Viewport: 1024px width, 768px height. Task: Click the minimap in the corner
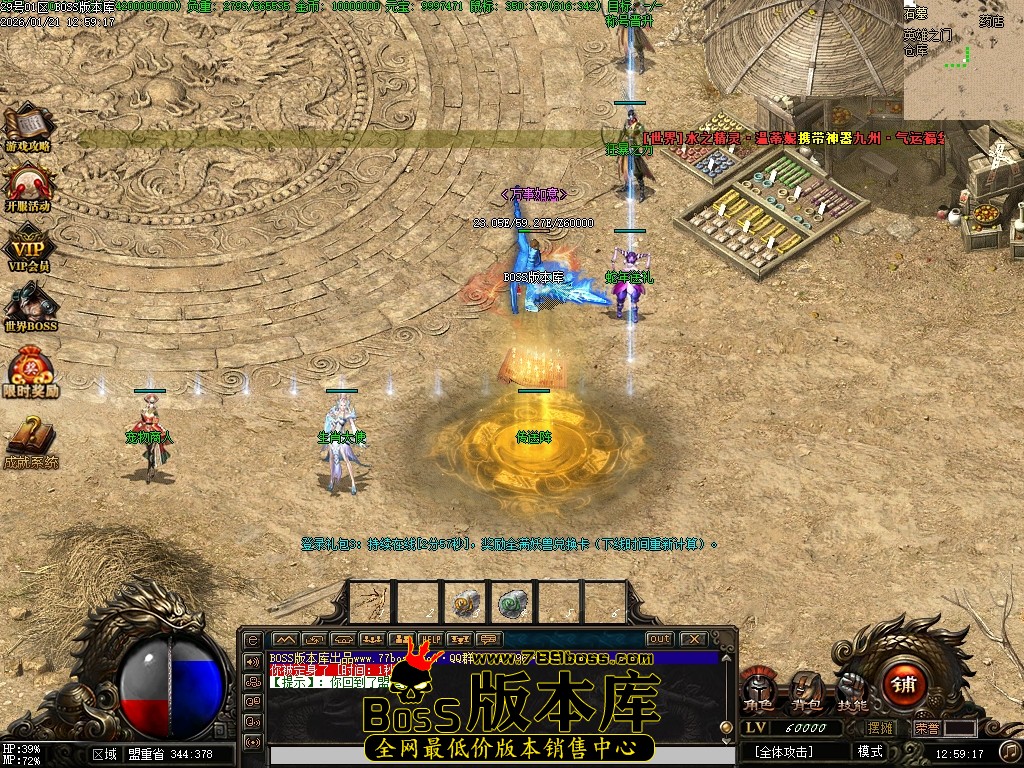pyautogui.click(x=963, y=60)
